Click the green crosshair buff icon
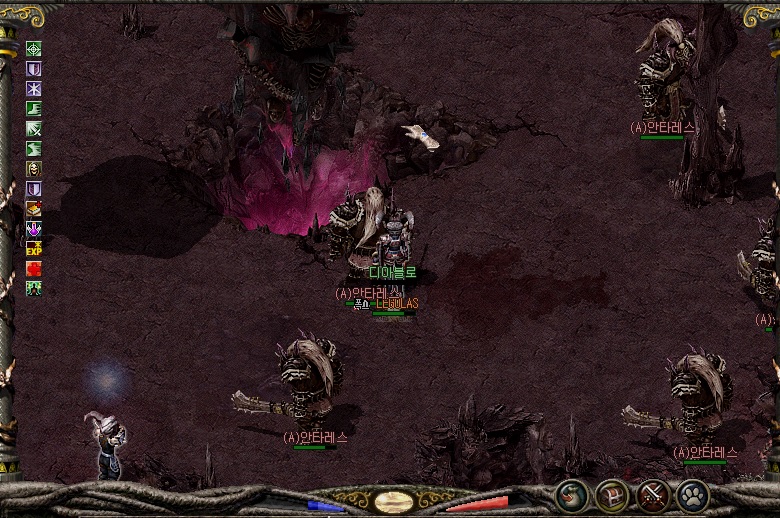 coord(34,48)
